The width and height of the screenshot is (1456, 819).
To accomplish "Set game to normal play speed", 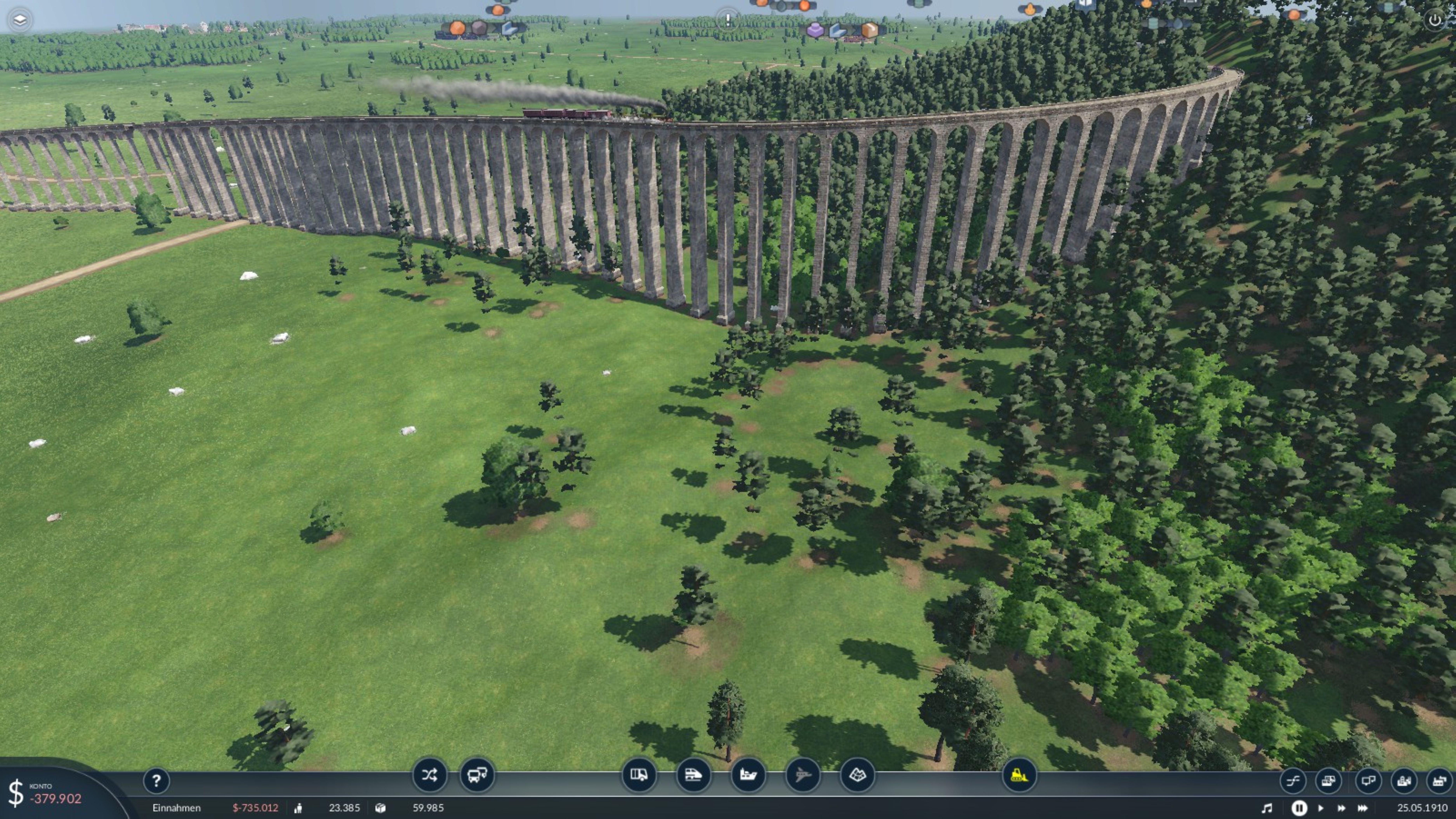I will (1320, 808).
